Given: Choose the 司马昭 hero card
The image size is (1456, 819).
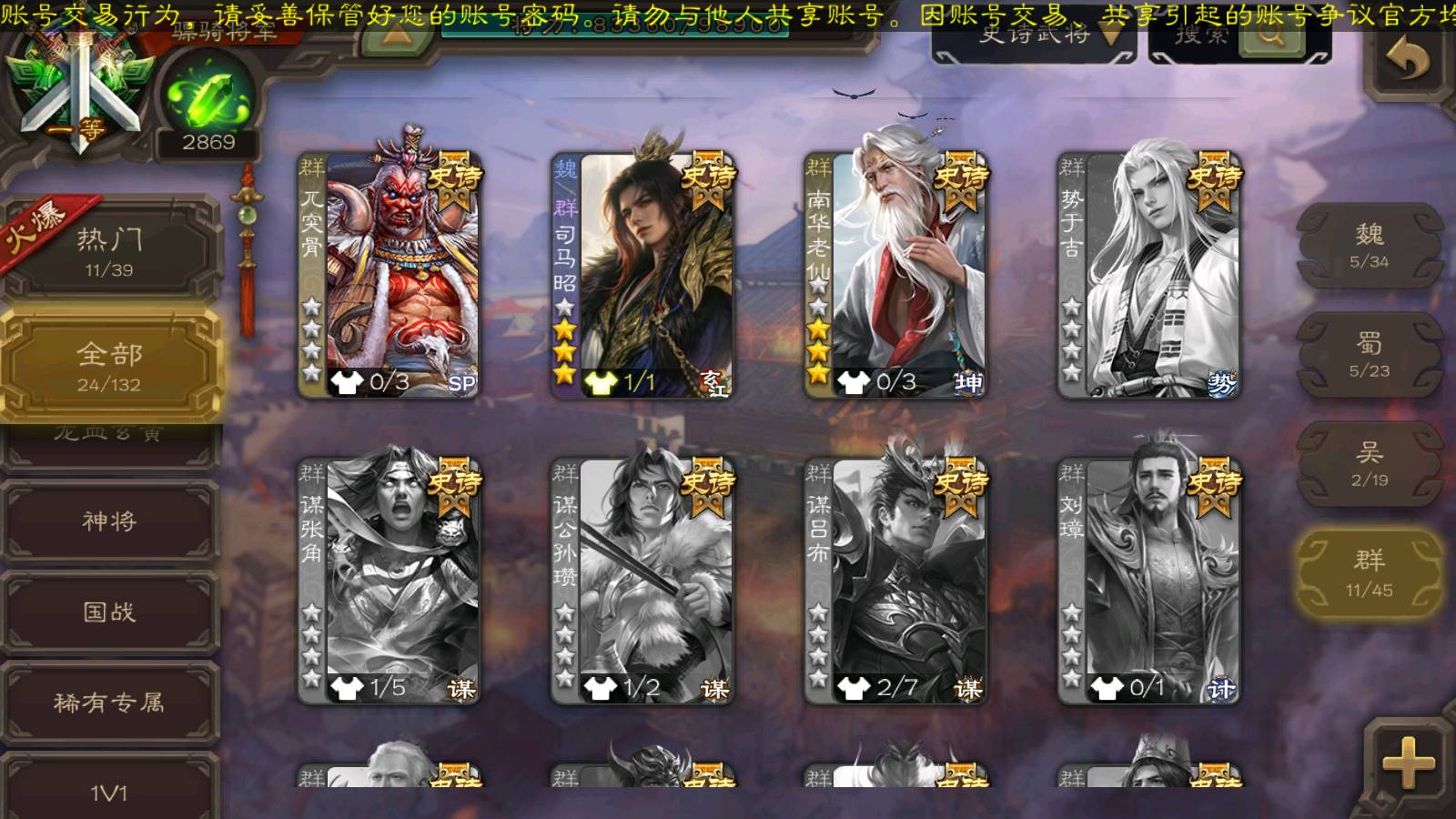Looking at the screenshot, I should (x=642, y=273).
